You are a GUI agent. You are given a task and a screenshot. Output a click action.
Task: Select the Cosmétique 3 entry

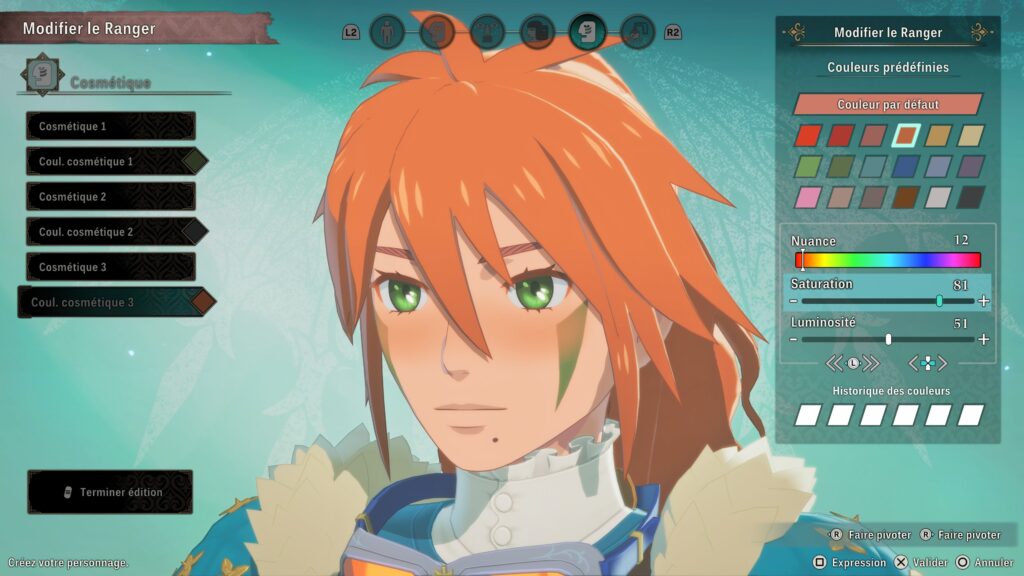pos(110,267)
